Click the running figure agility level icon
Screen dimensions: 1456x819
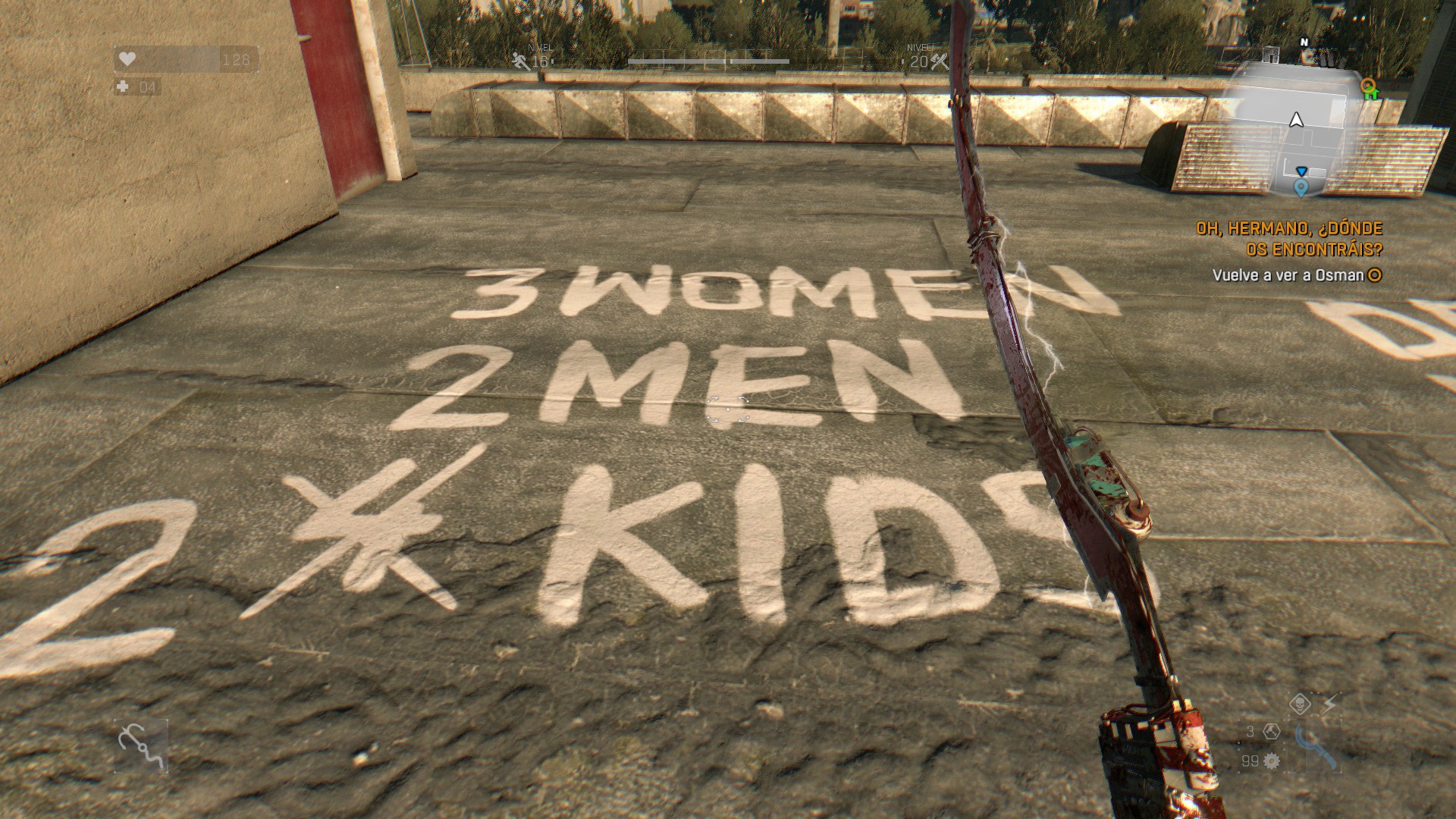click(x=521, y=61)
